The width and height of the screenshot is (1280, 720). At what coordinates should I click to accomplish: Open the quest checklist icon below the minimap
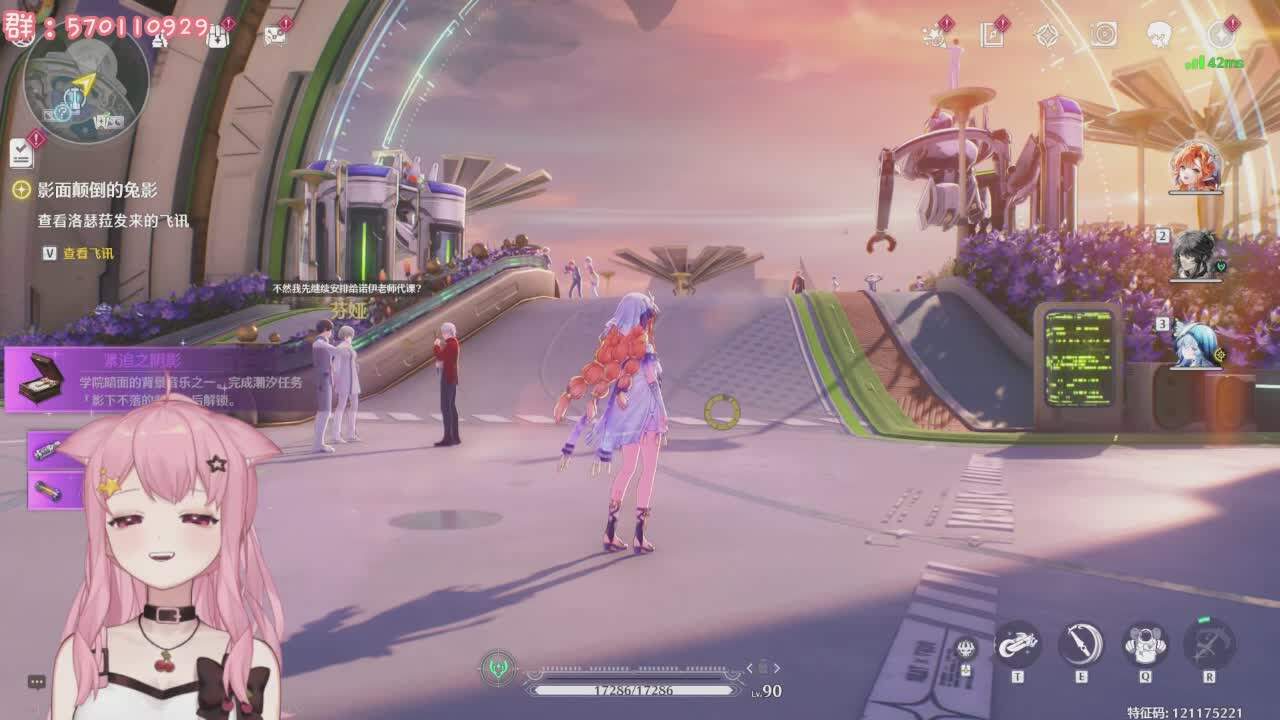[21, 153]
